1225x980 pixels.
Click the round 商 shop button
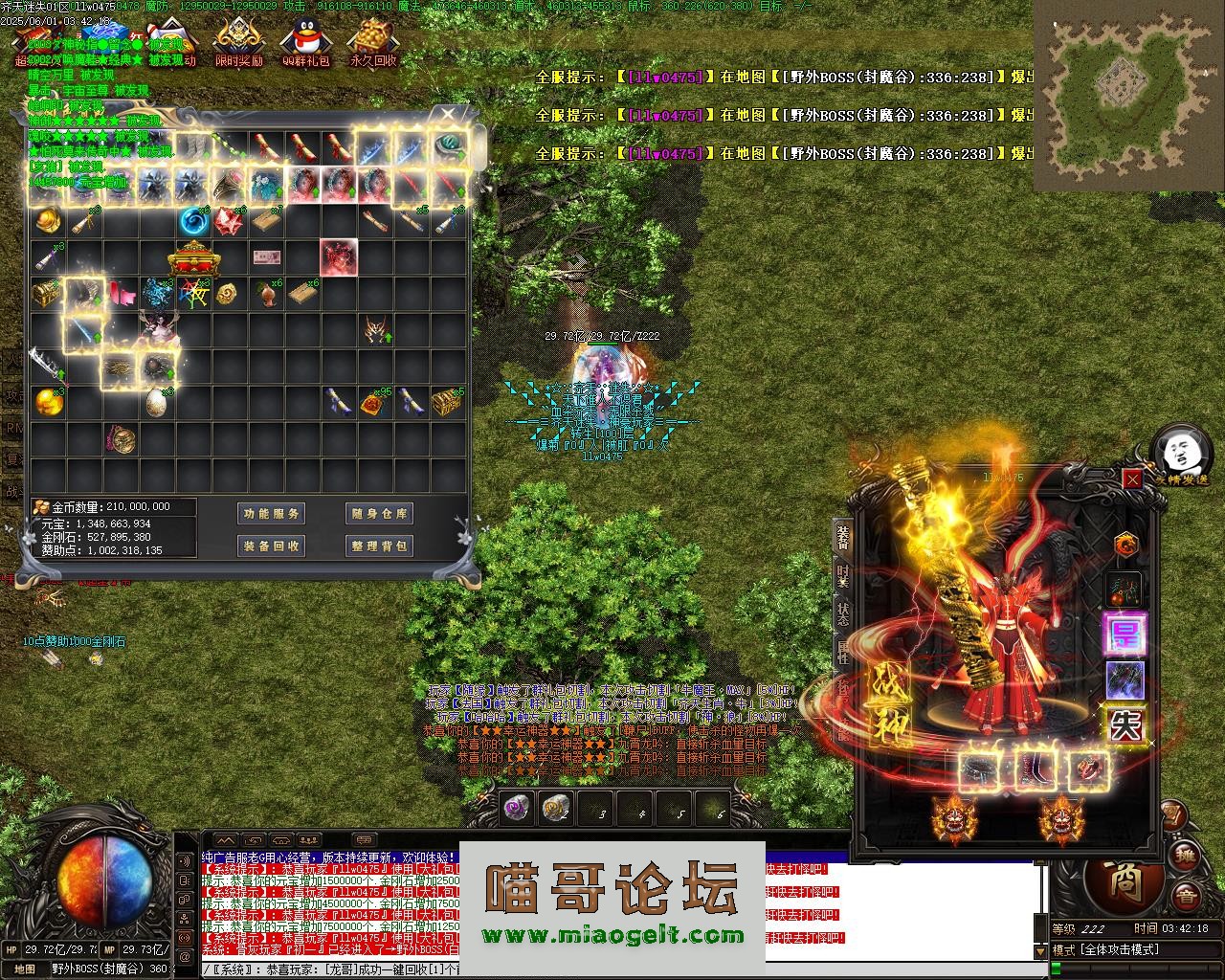tap(1125, 880)
